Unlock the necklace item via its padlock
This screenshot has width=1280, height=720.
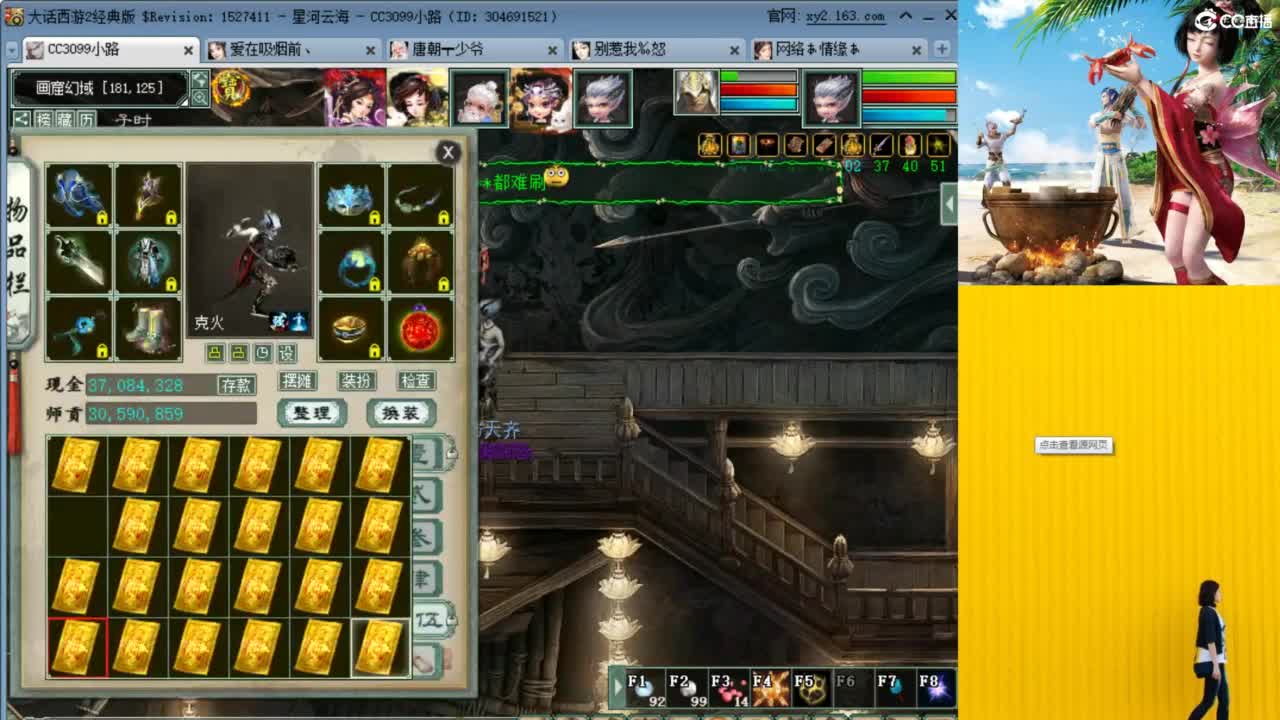[x=444, y=218]
